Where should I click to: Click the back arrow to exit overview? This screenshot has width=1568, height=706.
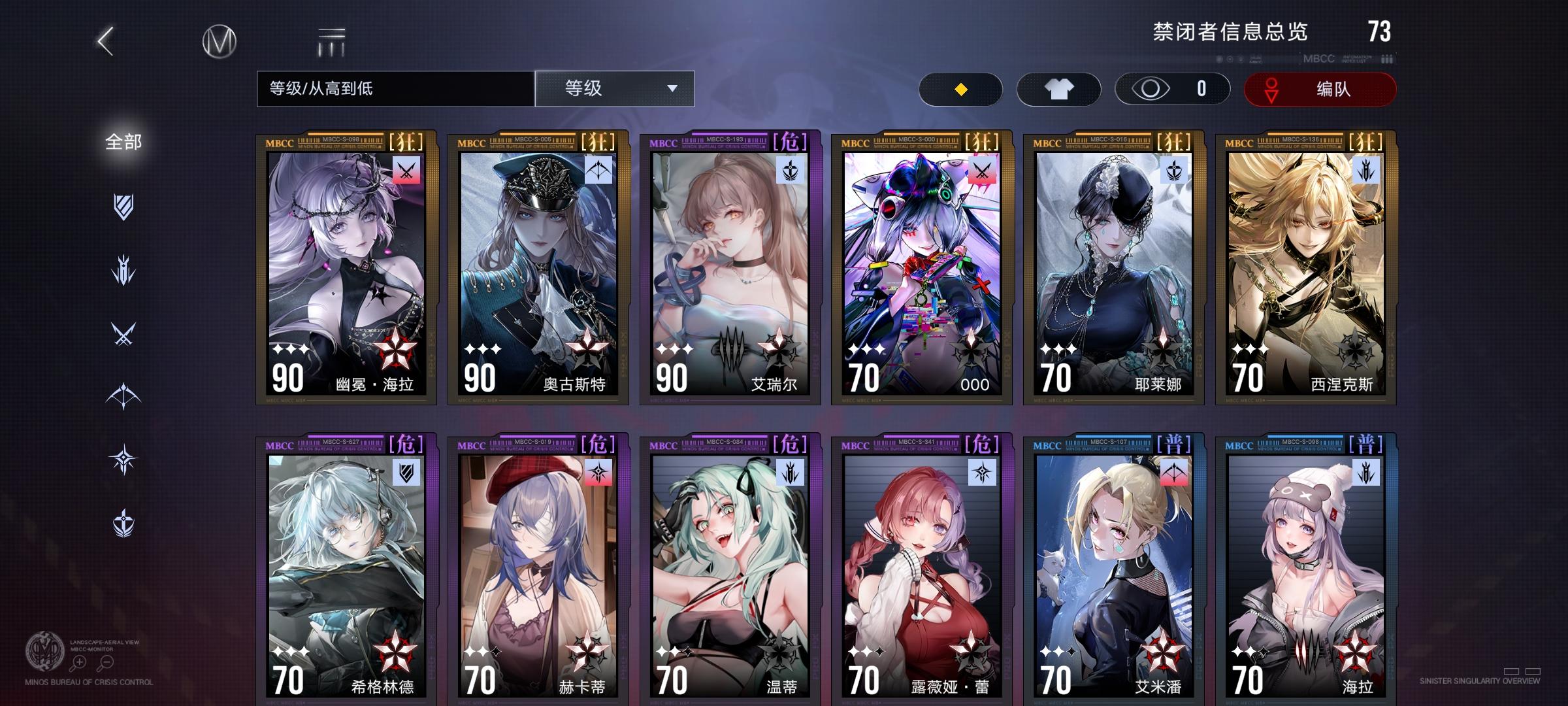pos(105,41)
